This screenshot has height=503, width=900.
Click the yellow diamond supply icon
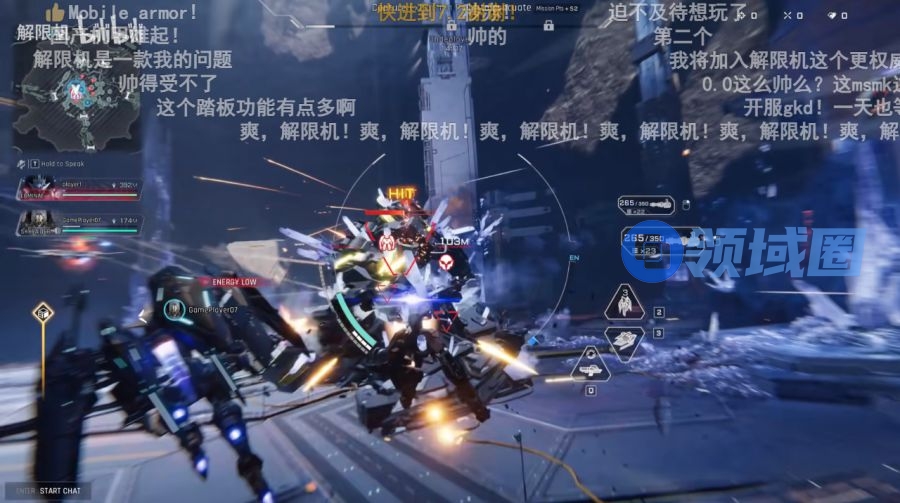(x=43, y=313)
